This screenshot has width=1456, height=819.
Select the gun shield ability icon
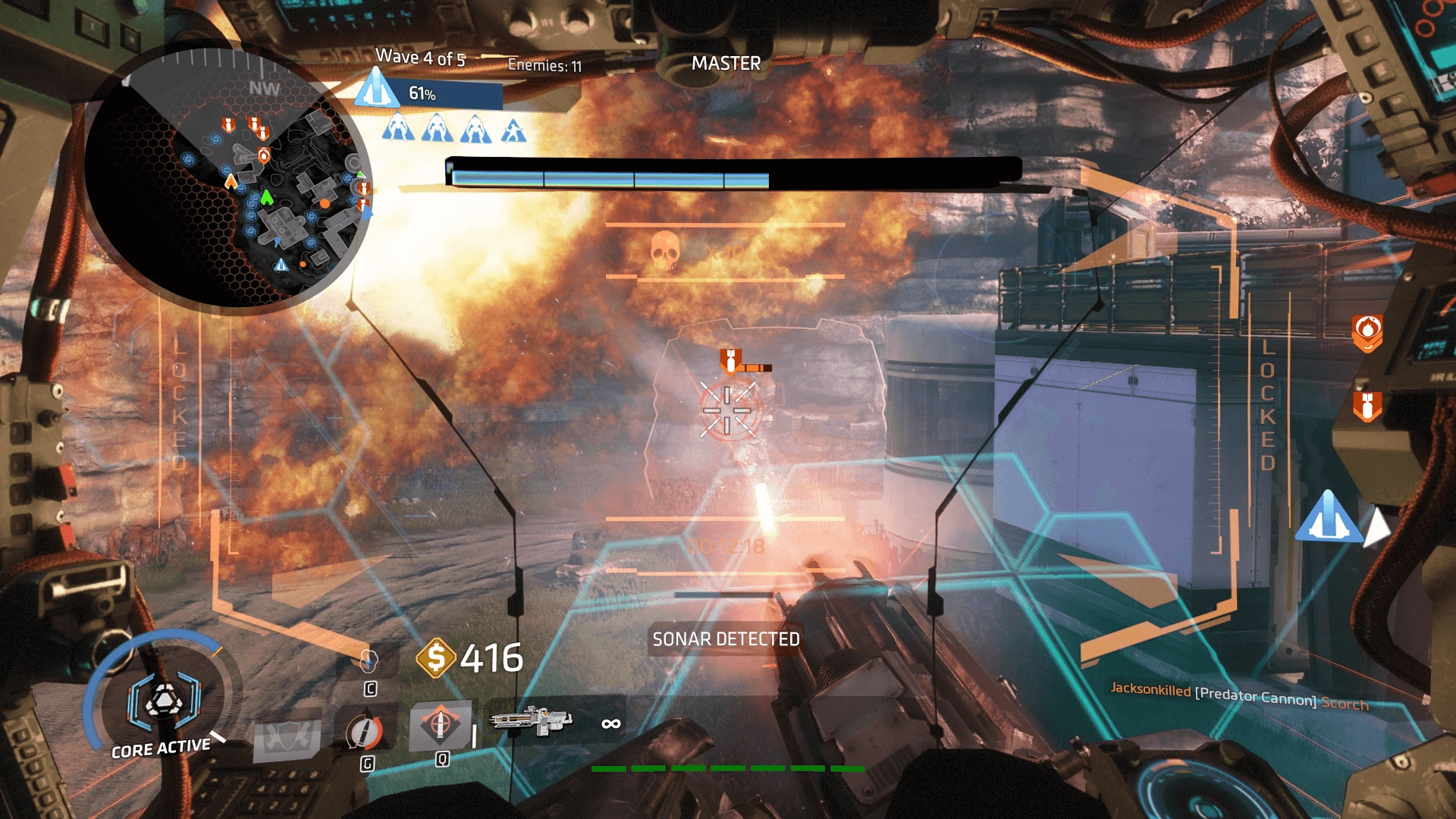pos(287,738)
